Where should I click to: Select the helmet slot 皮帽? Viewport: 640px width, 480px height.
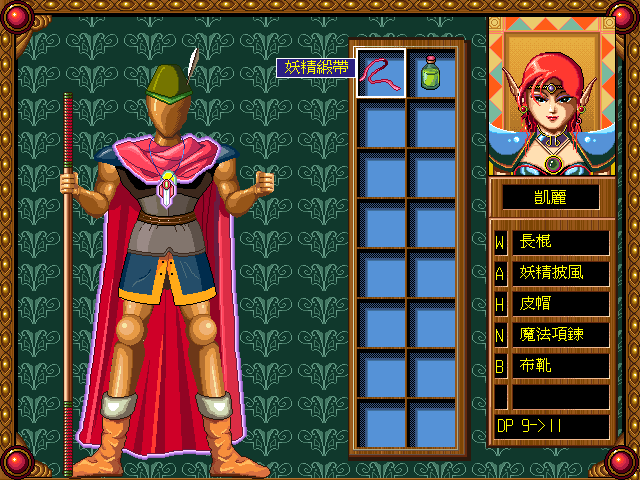(560, 303)
